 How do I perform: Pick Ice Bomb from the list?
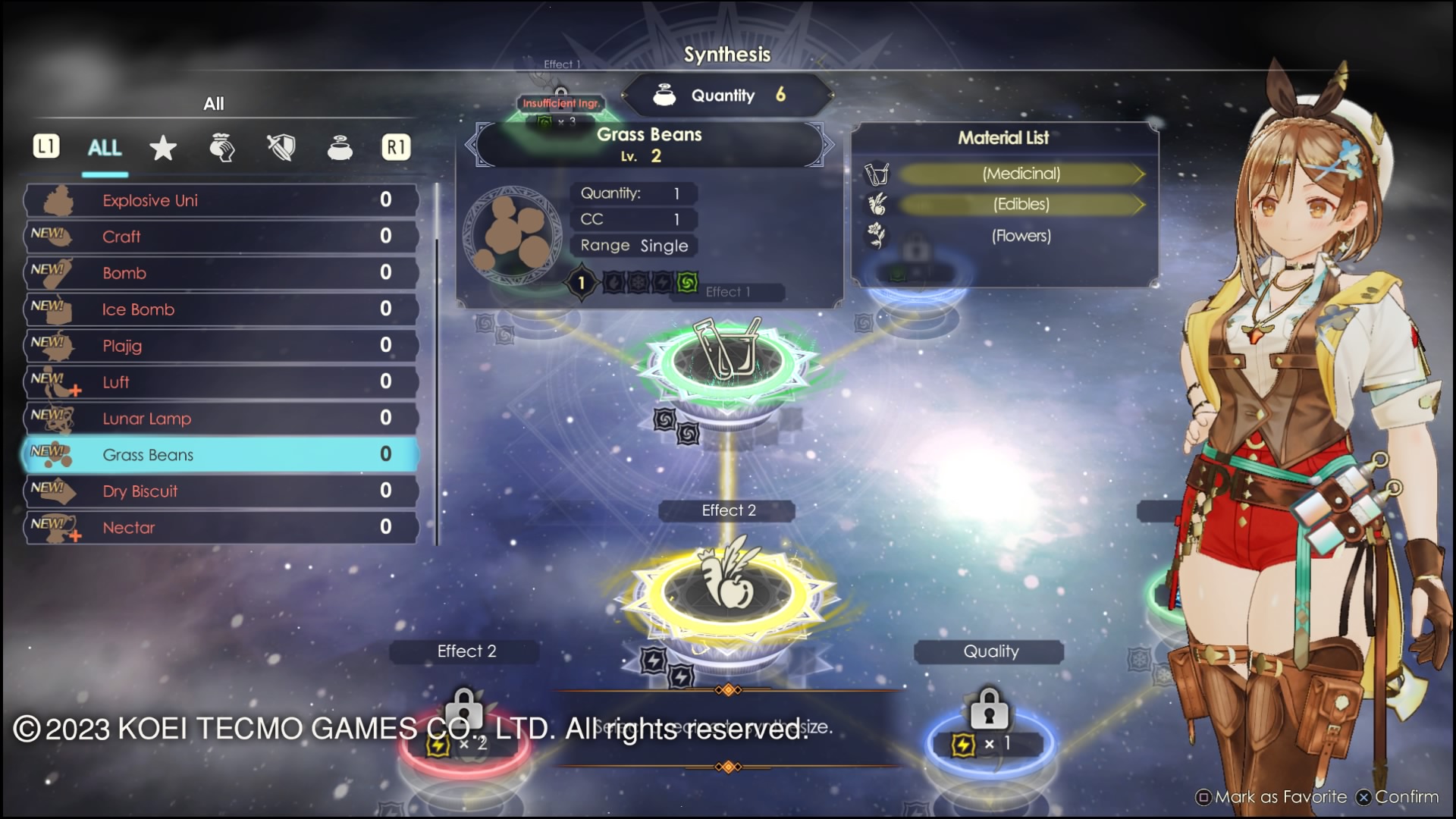221,309
